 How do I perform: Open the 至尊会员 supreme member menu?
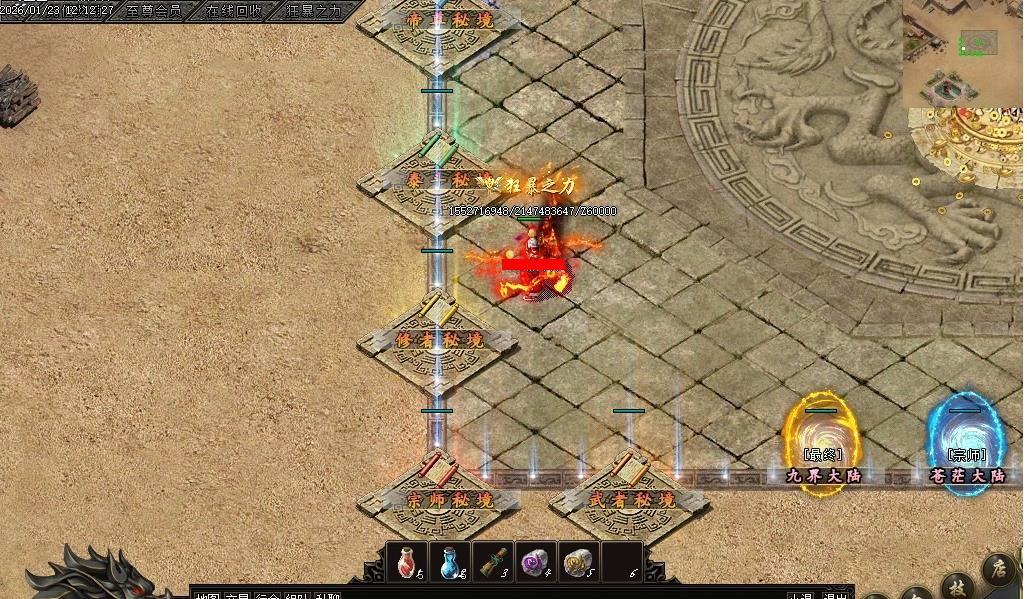[x=154, y=11]
